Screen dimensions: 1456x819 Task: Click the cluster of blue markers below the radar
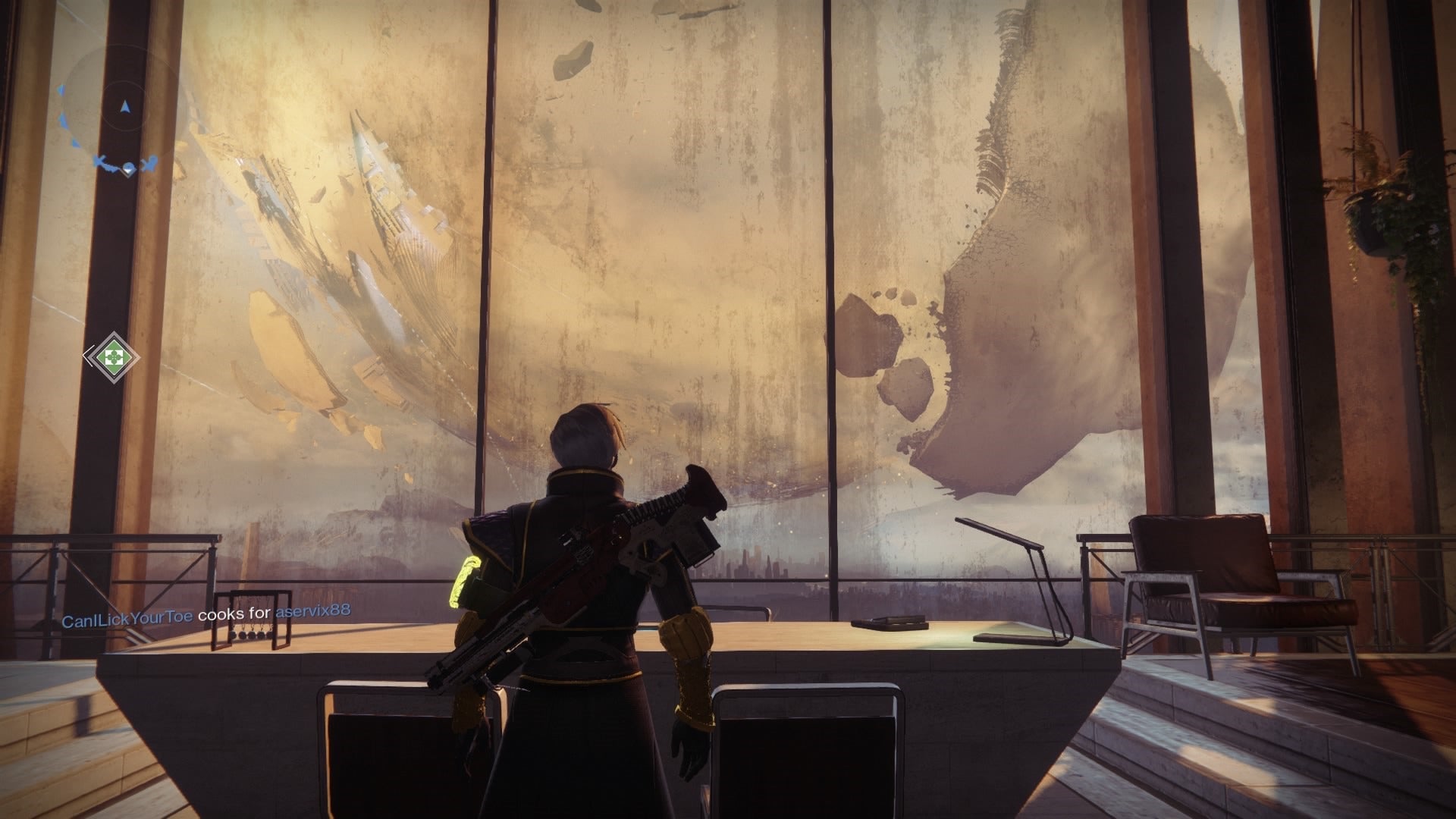(x=126, y=164)
